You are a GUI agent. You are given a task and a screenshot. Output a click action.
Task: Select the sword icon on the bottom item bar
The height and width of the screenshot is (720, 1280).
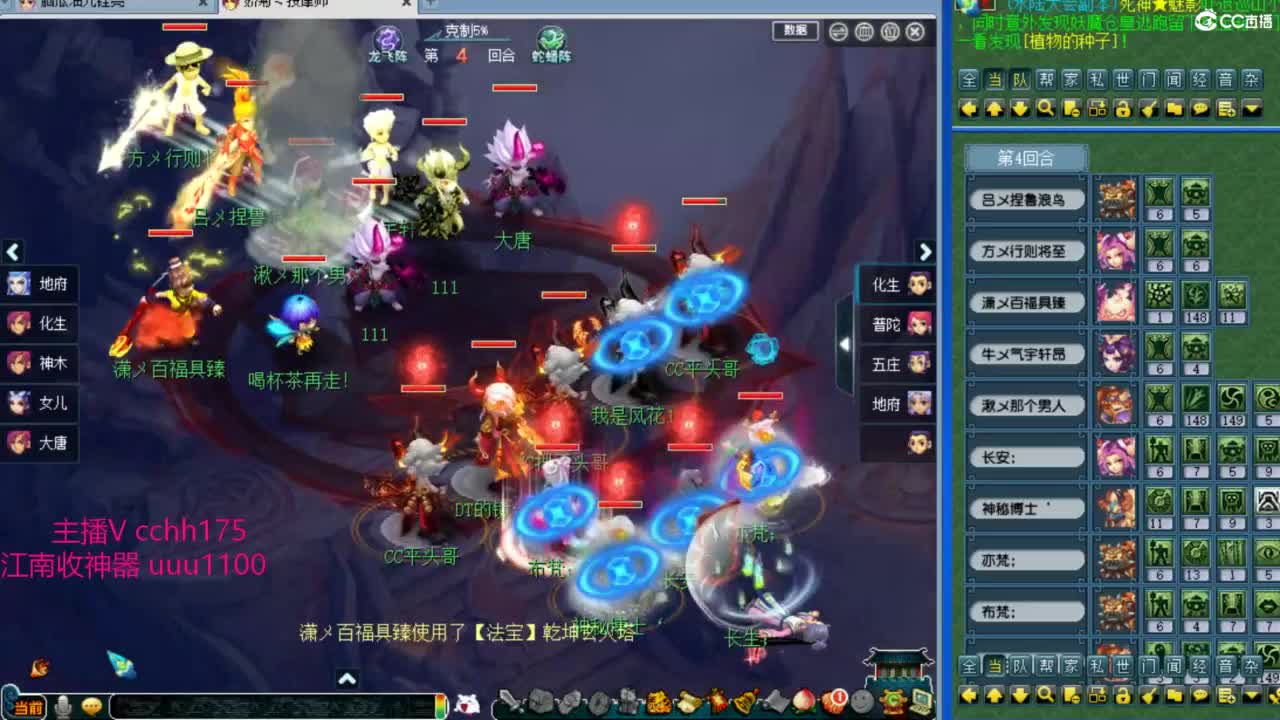tap(510, 700)
